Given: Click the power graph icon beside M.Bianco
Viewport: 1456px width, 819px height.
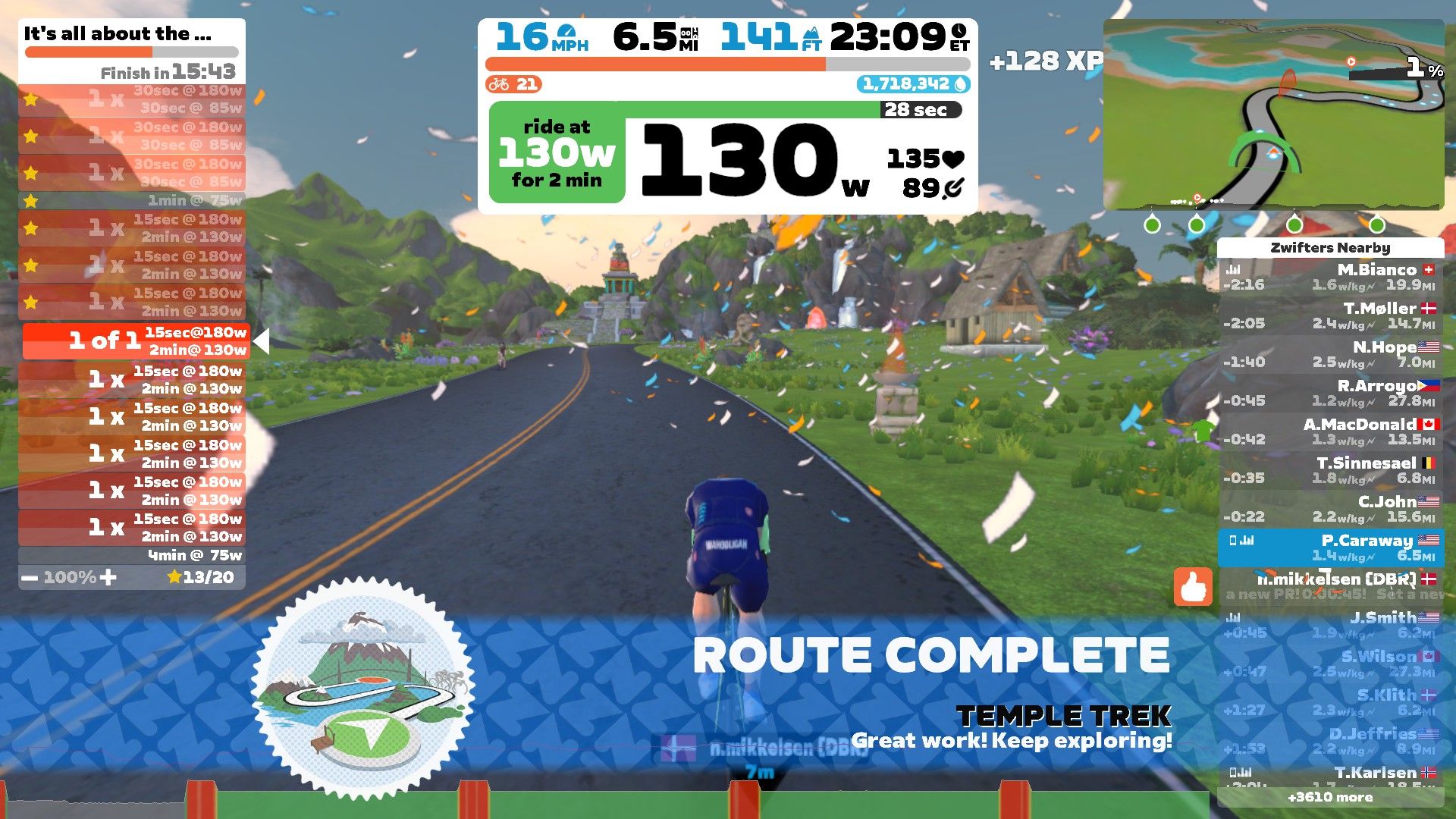Looking at the screenshot, I should tap(1232, 269).
